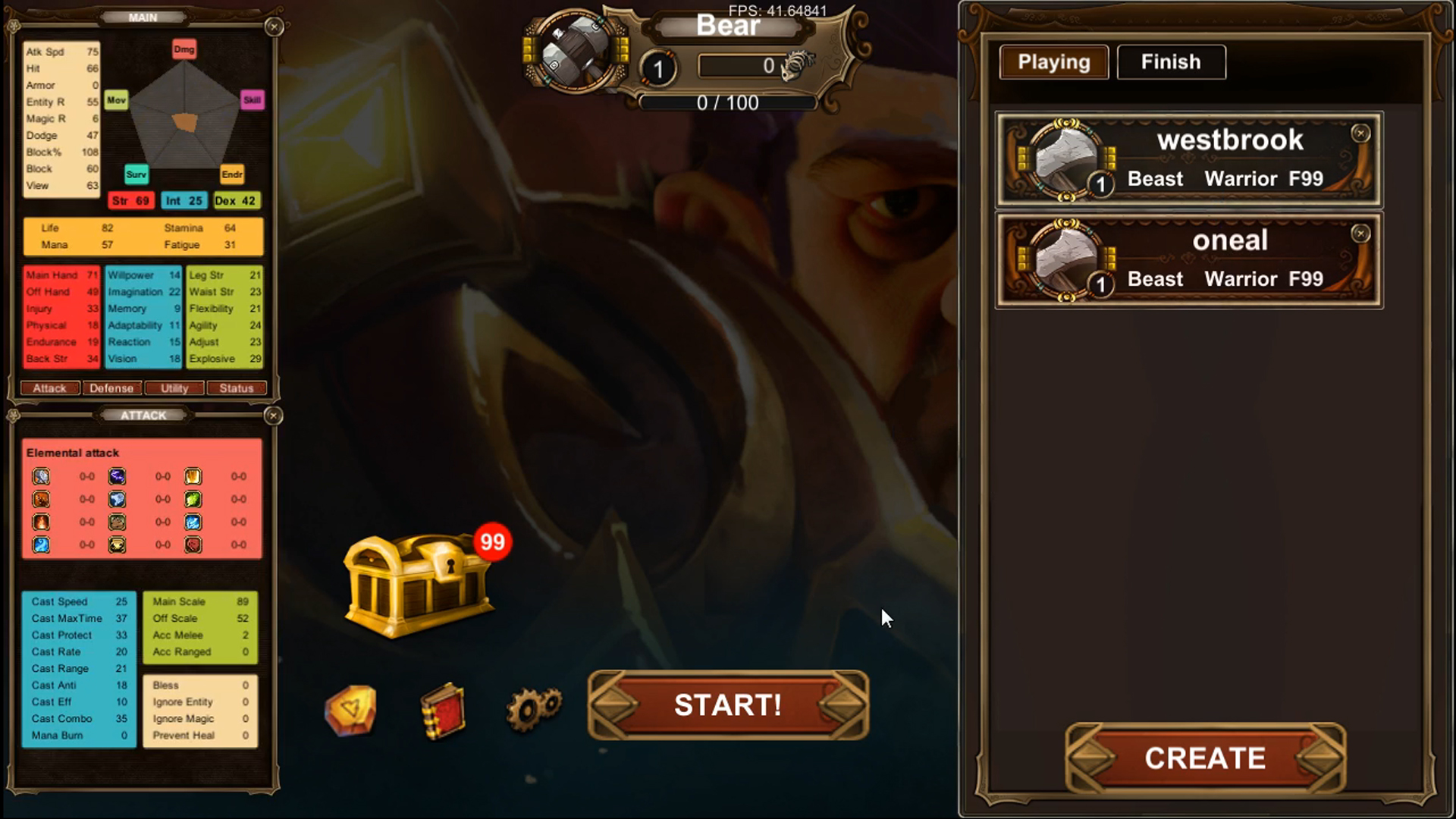Switch to the Playing tab

point(1053,62)
